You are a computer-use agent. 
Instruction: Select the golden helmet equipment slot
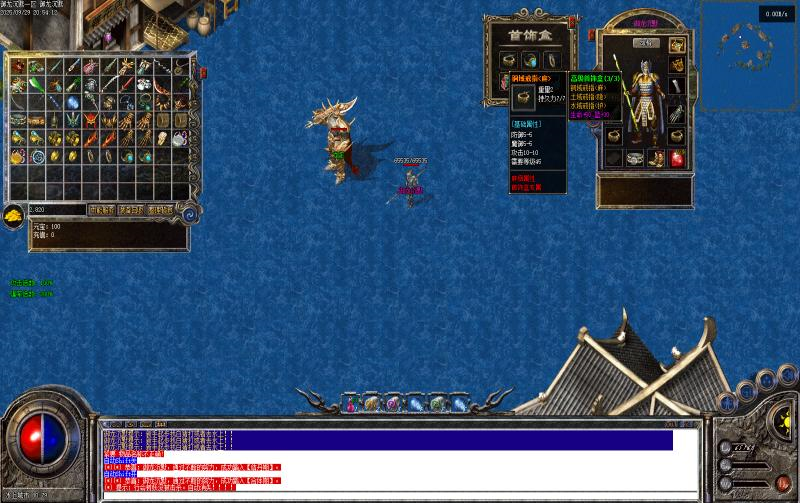(x=677, y=46)
